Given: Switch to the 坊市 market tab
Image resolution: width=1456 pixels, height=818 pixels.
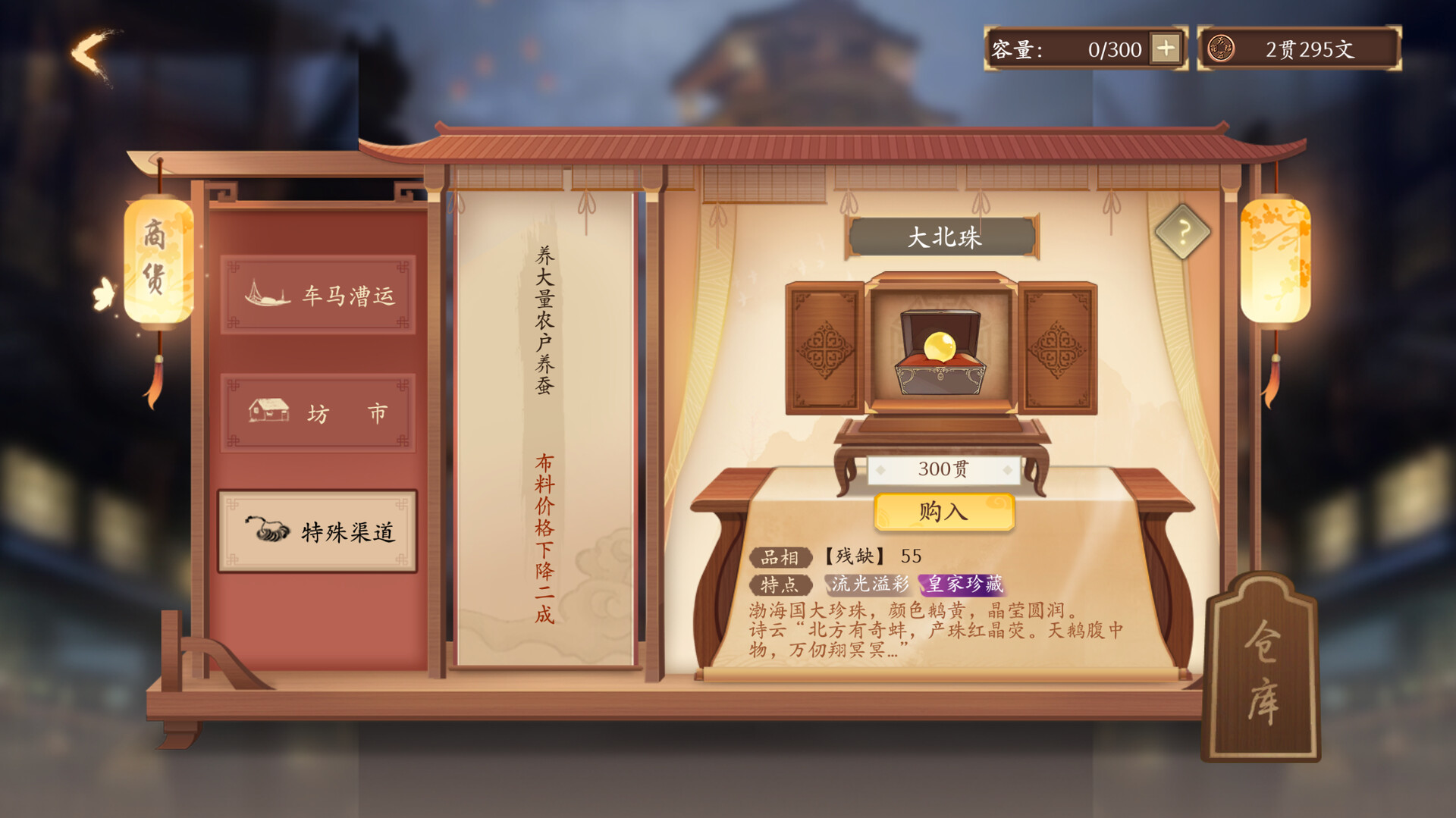Looking at the screenshot, I should click(x=318, y=412).
